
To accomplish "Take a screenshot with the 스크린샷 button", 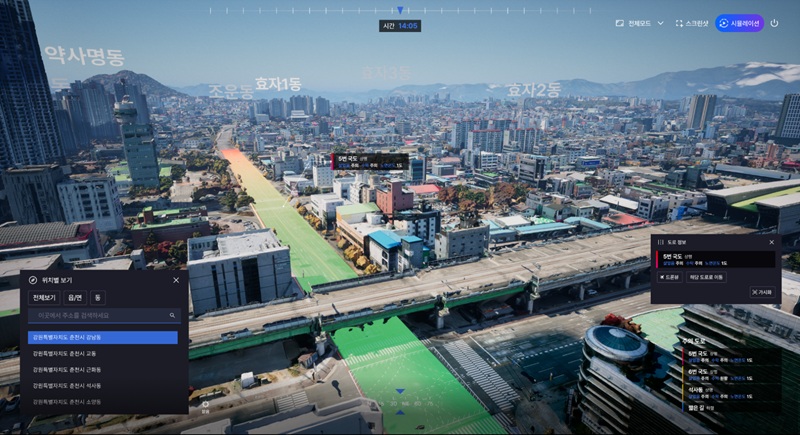I will tap(692, 23).
